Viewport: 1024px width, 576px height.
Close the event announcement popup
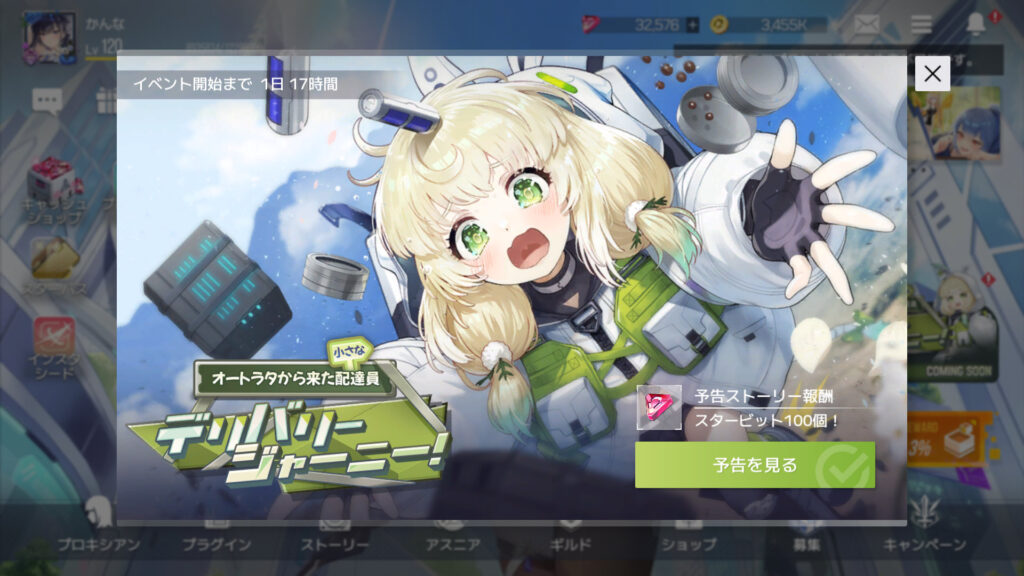(x=932, y=73)
